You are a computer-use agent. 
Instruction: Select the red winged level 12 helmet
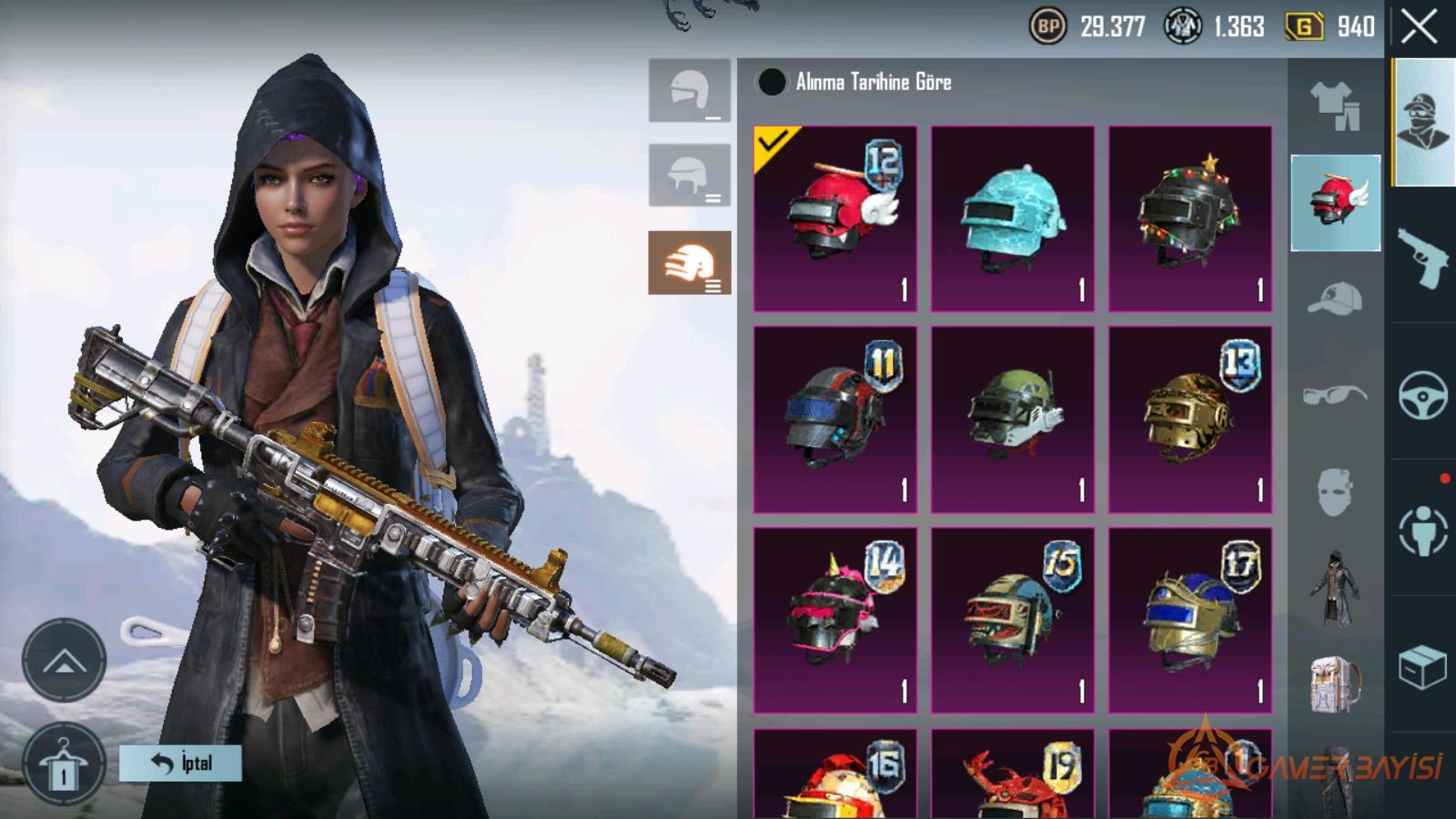835,218
